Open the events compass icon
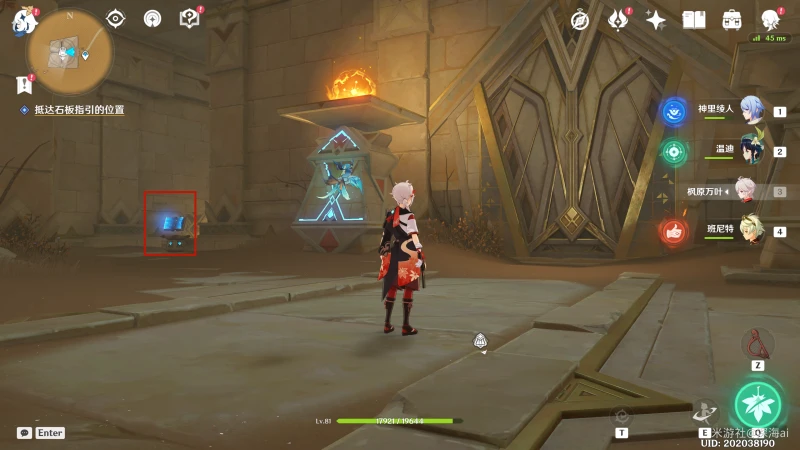Viewport: 800px width, 450px height. pos(580,20)
